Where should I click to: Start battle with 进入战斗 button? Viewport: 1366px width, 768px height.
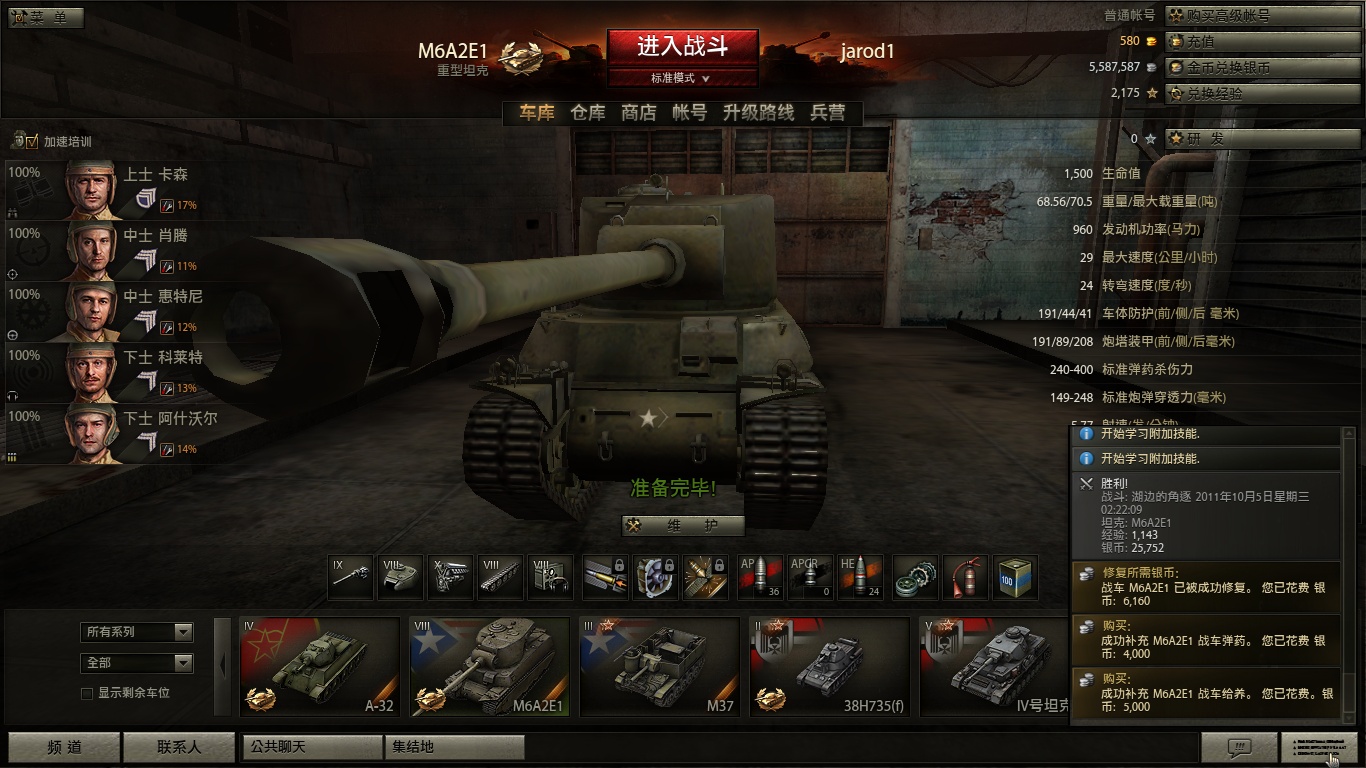click(682, 46)
